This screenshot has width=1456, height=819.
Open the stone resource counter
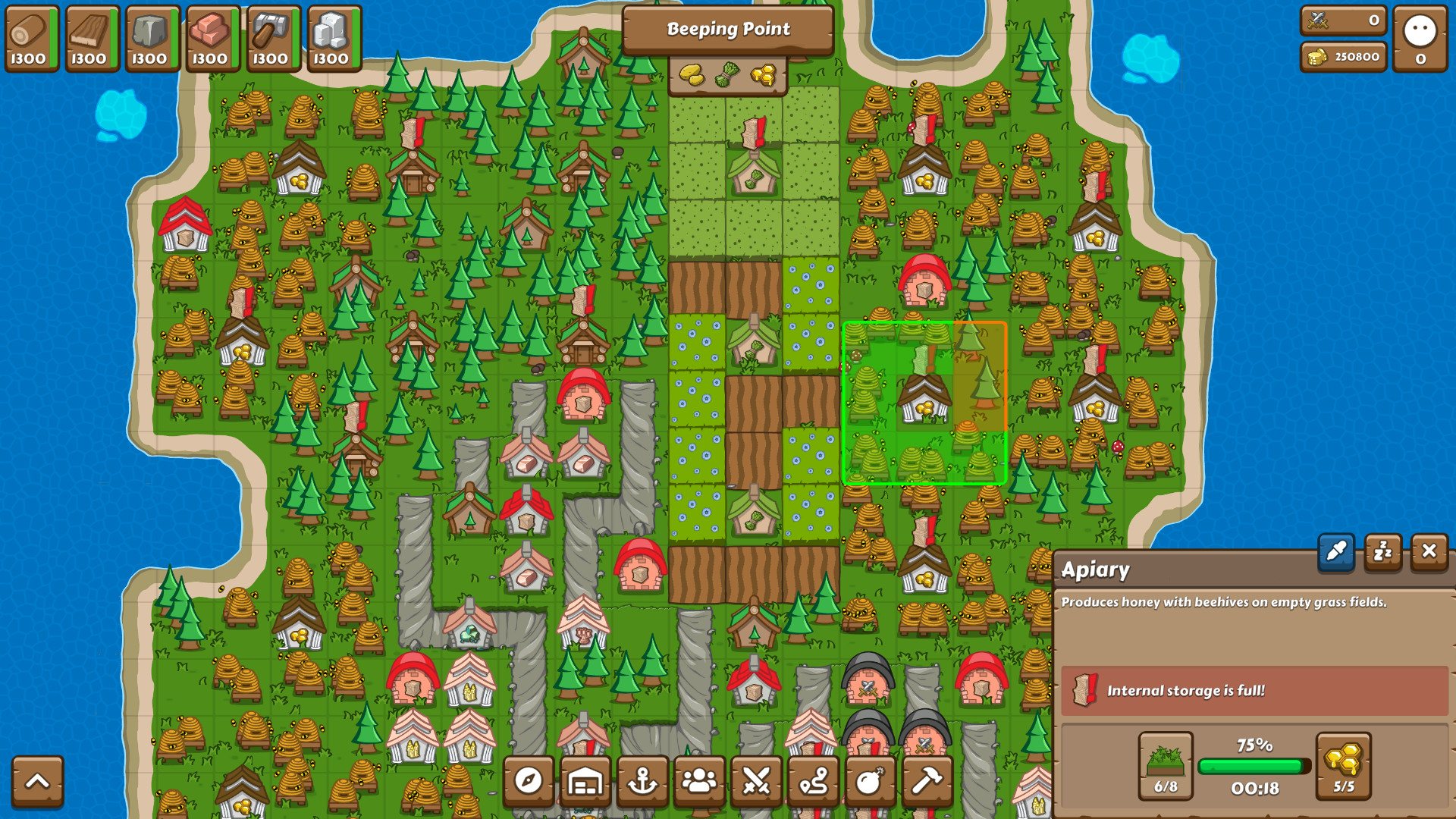coord(151,38)
